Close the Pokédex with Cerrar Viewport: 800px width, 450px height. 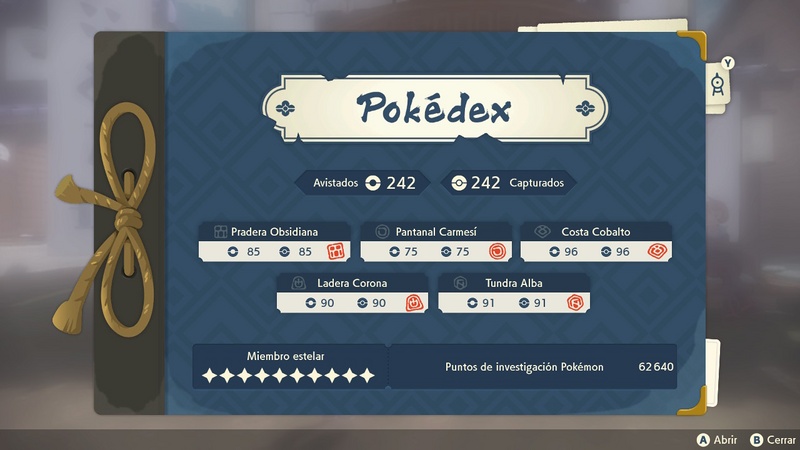(x=769, y=440)
